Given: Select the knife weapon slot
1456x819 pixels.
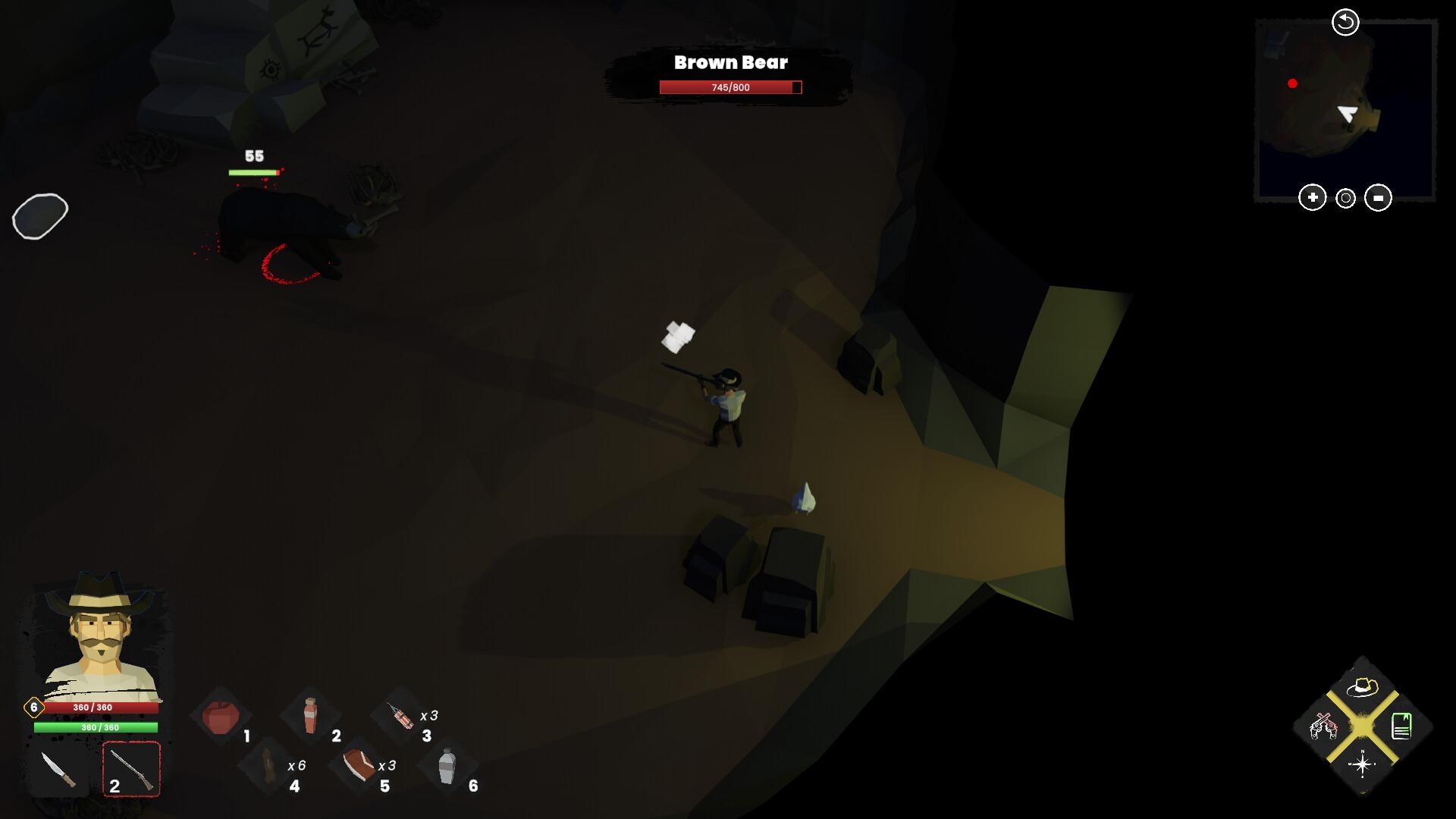Looking at the screenshot, I should pos(58,770).
